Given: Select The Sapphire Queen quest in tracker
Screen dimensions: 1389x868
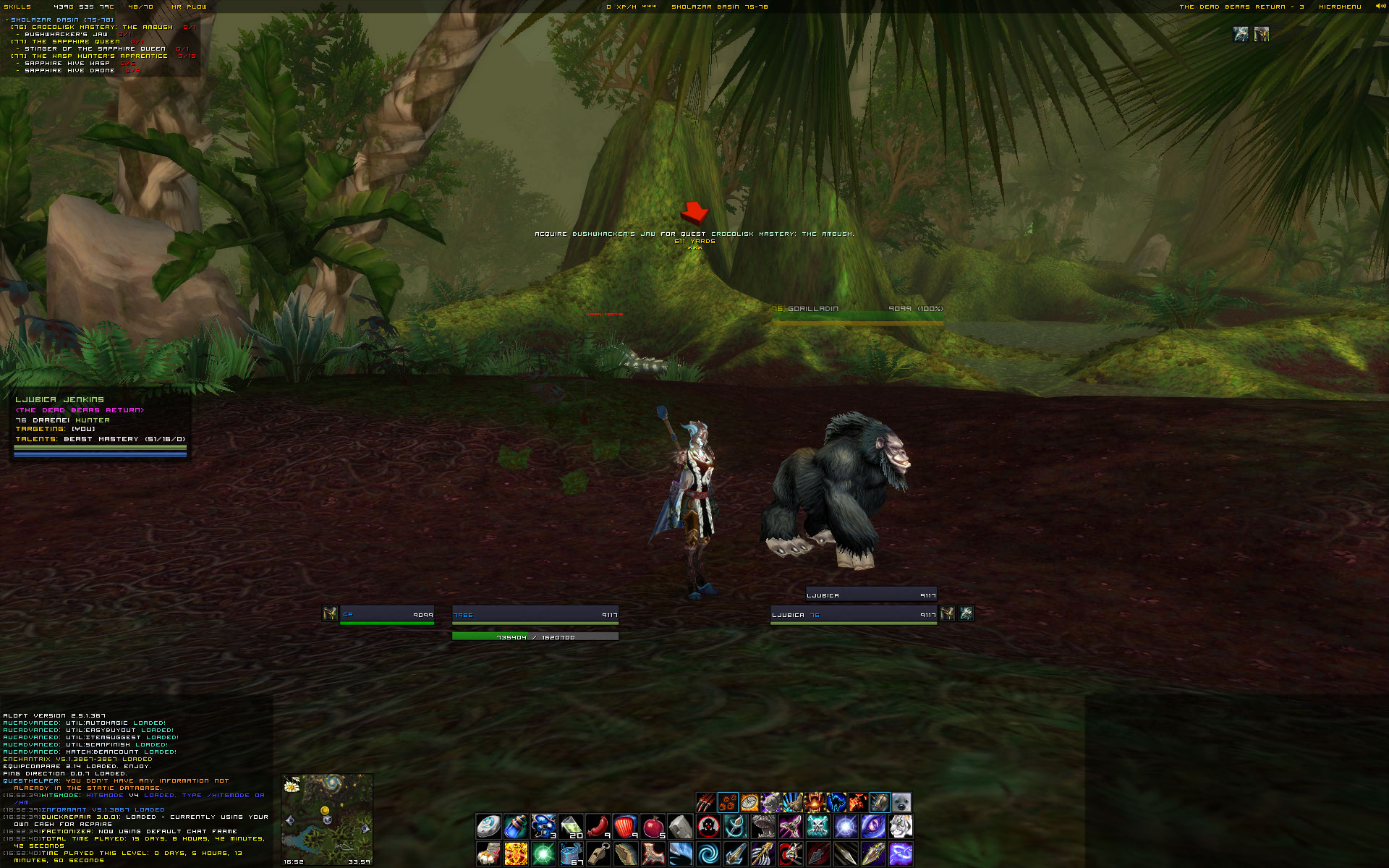Looking at the screenshot, I should point(76,41).
